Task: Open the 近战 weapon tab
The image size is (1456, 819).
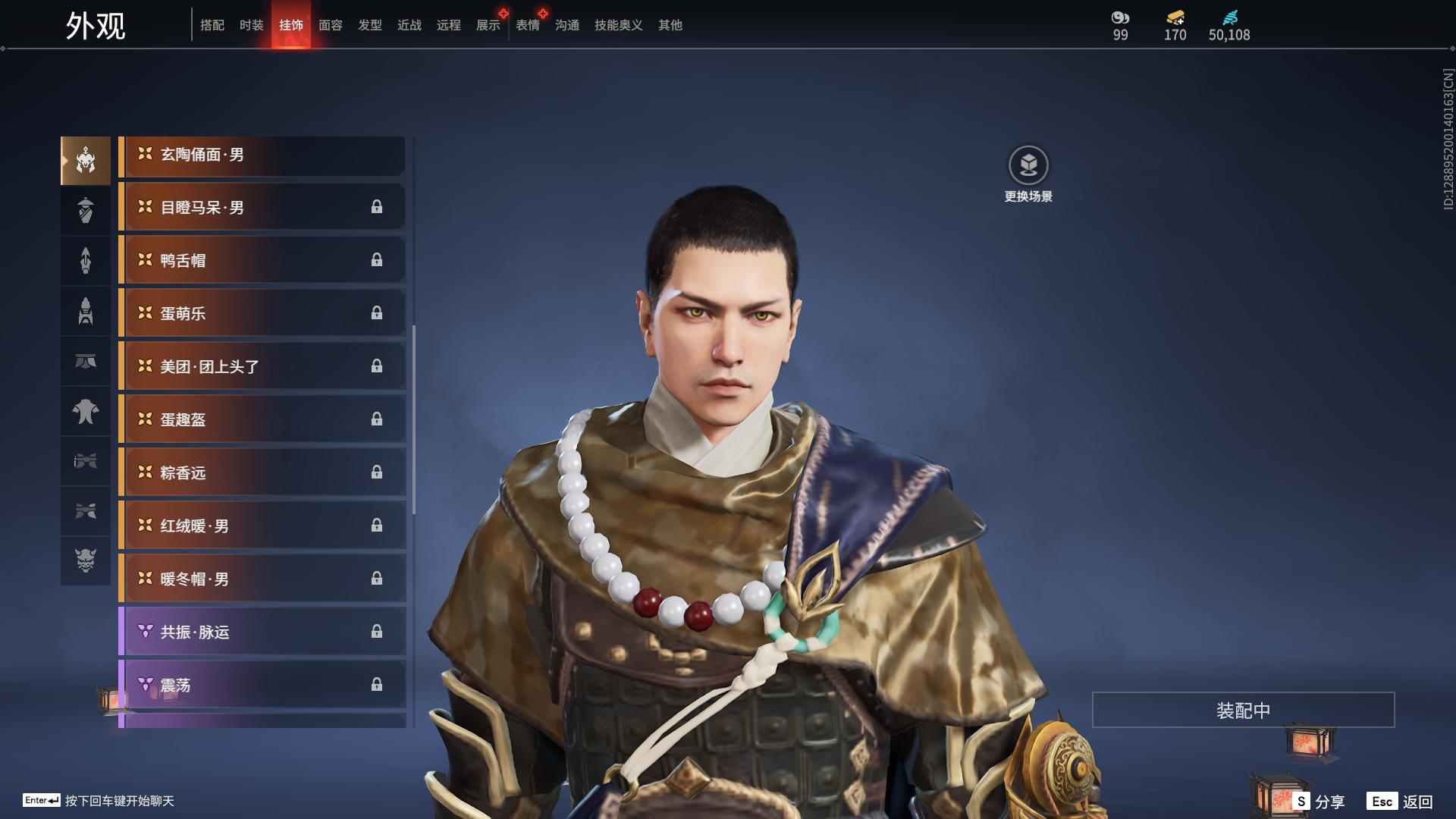Action: 409,25
